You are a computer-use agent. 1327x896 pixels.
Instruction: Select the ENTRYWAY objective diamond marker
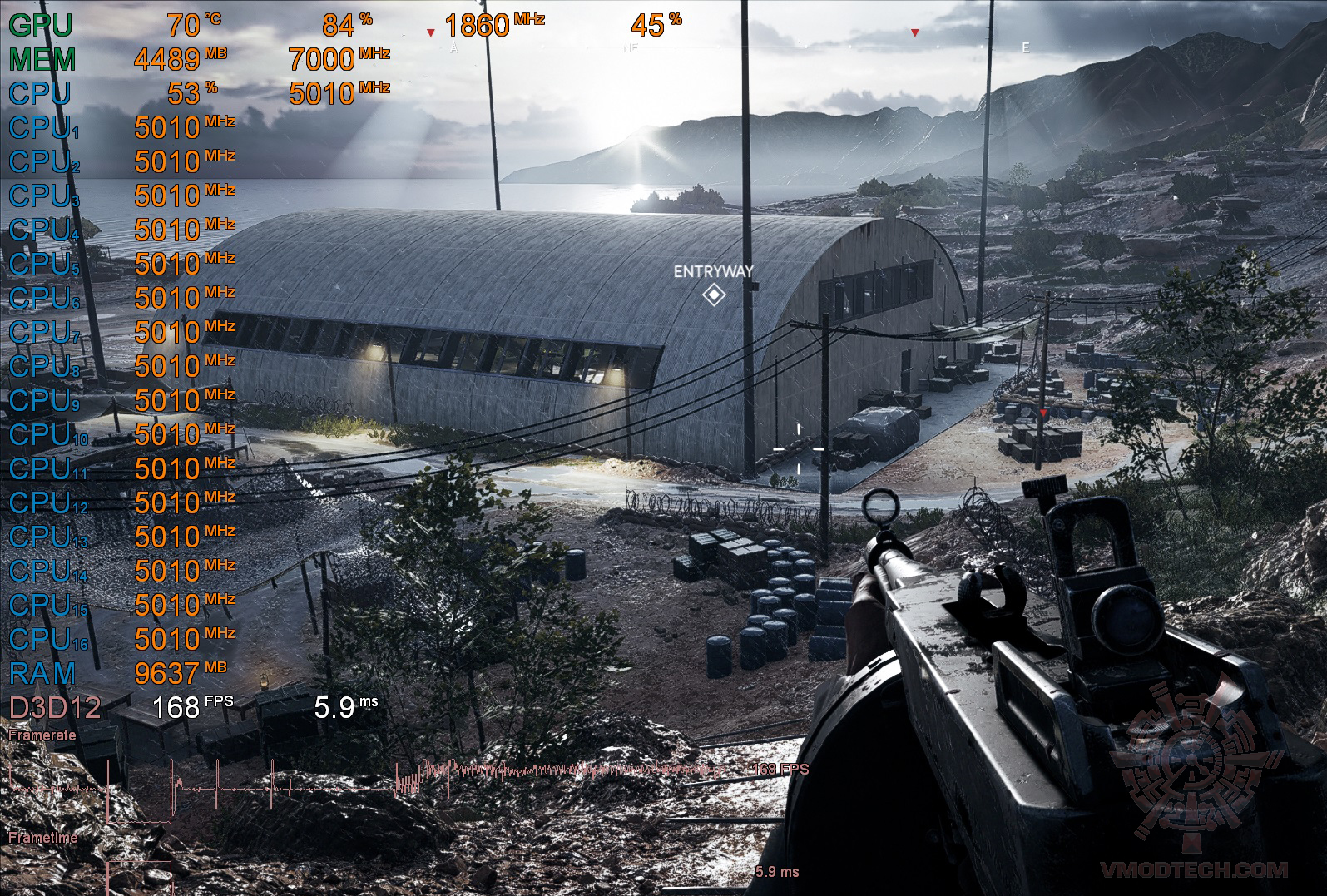(x=713, y=295)
